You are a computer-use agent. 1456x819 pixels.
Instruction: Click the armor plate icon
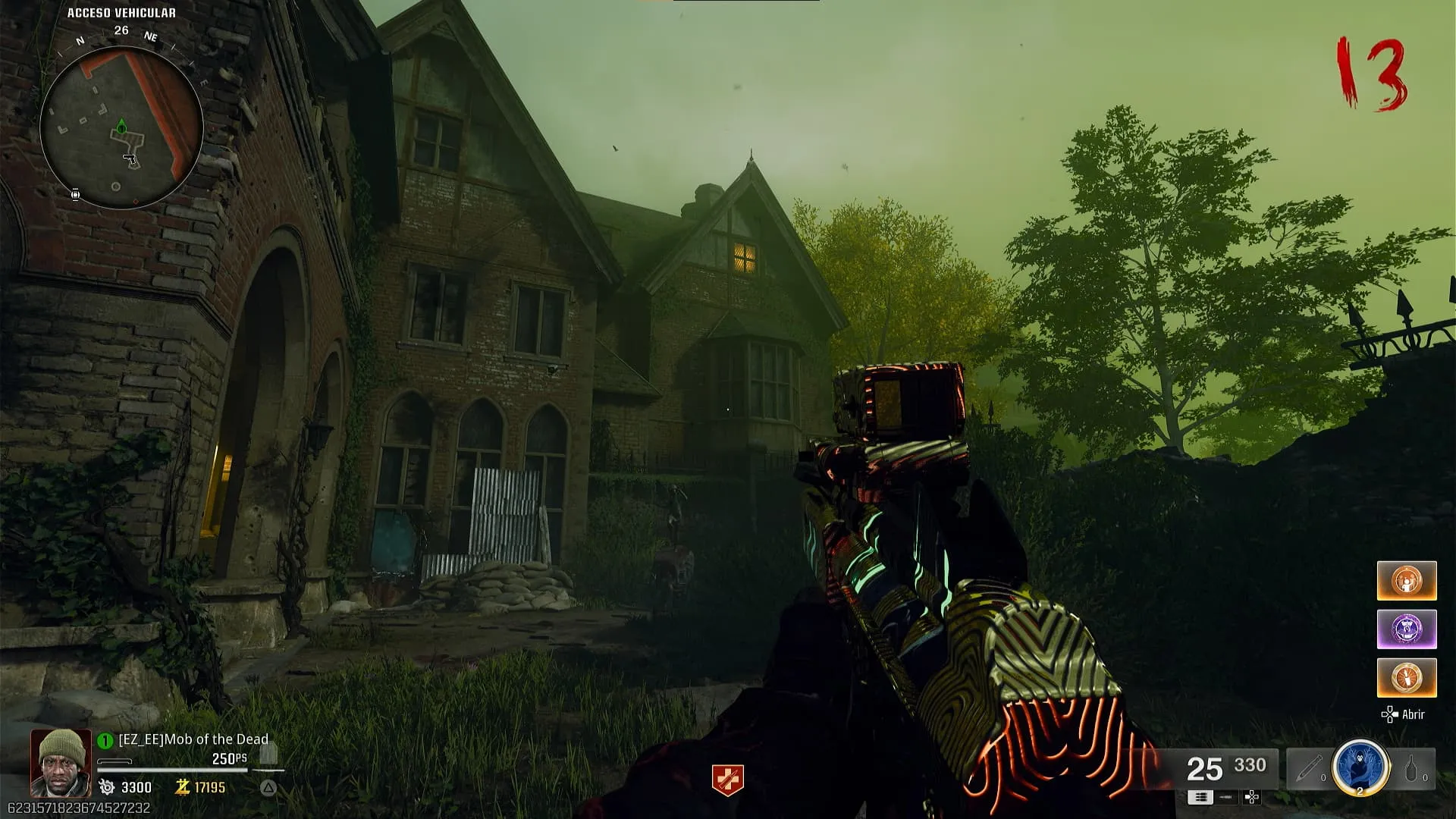point(268,754)
